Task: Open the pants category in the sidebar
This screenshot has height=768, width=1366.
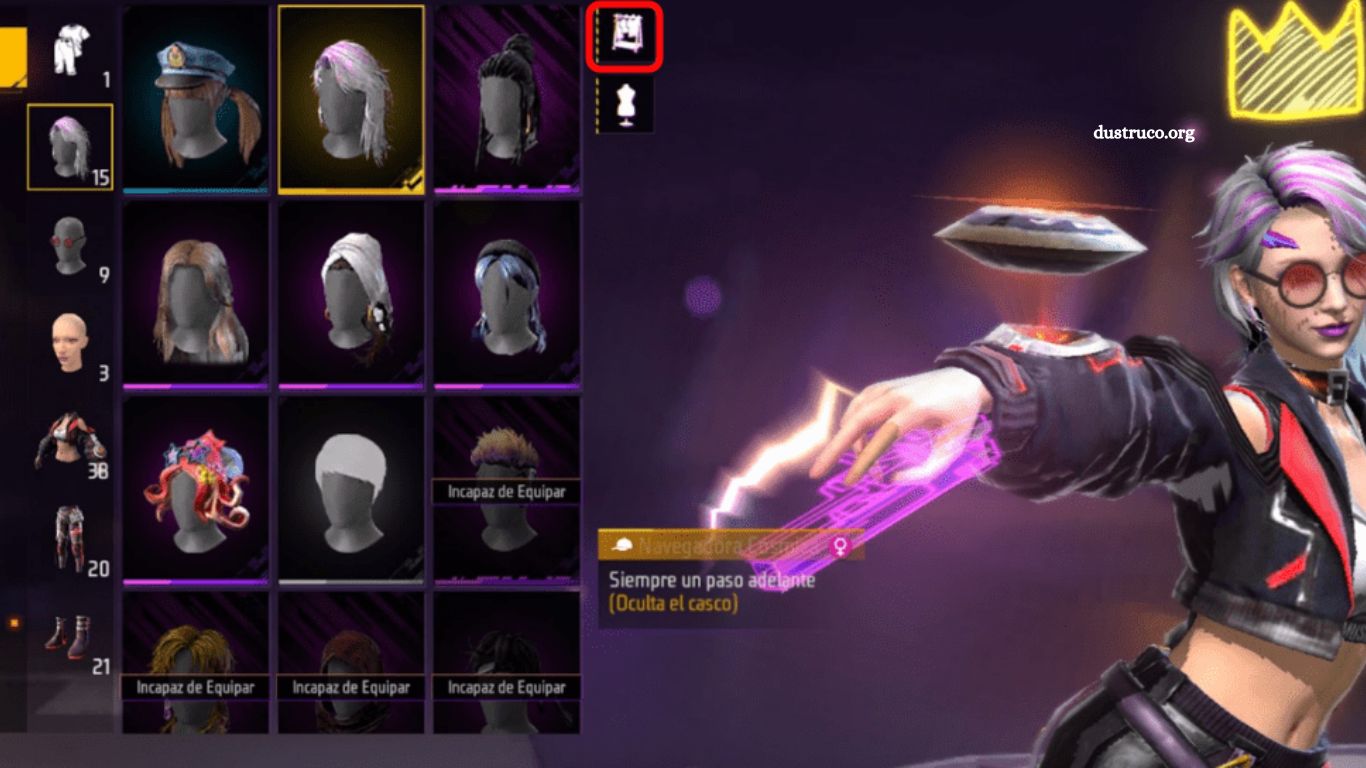Action: pyautogui.click(x=67, y=535)
